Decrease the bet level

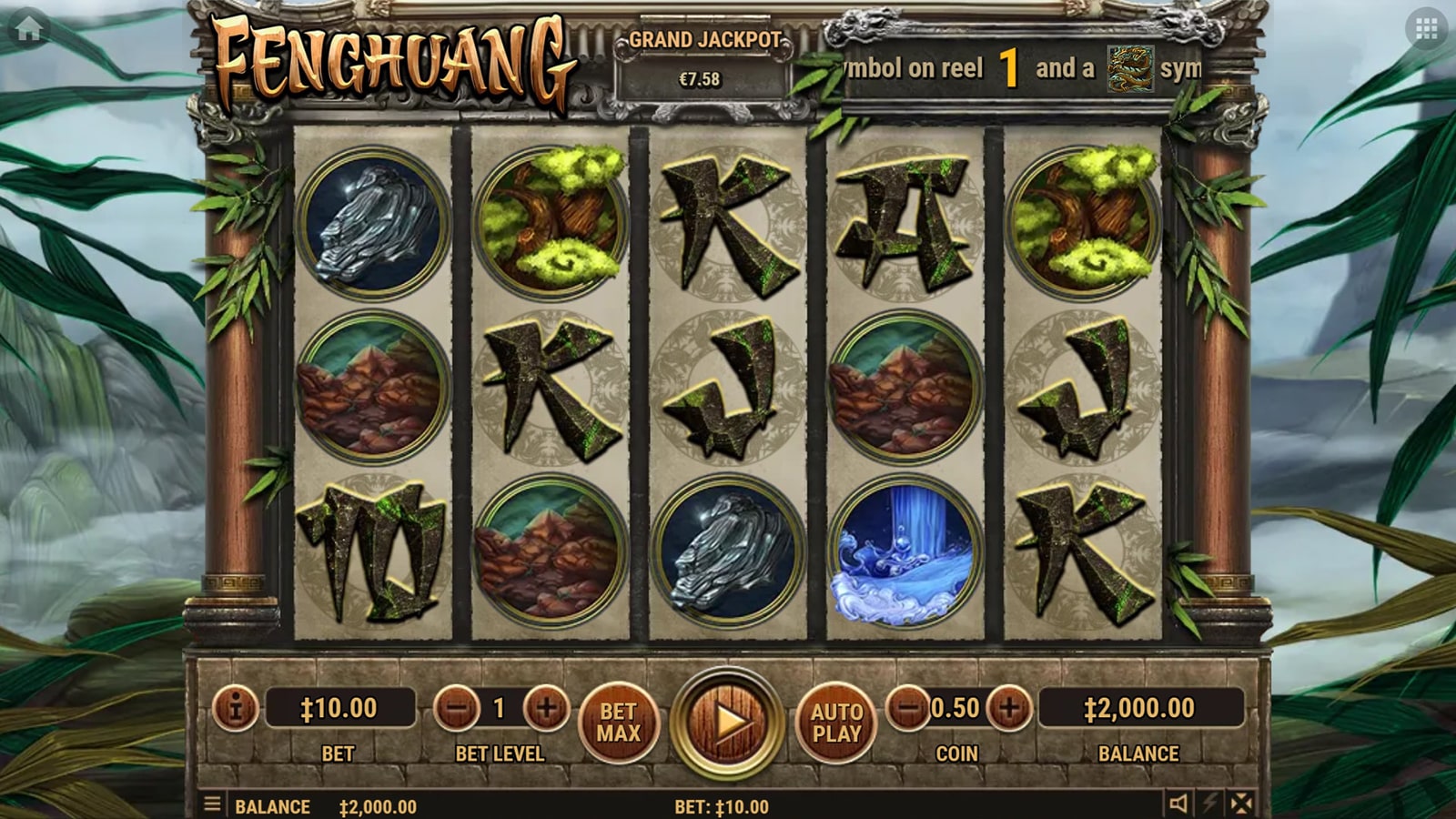(x=456, y=708)
